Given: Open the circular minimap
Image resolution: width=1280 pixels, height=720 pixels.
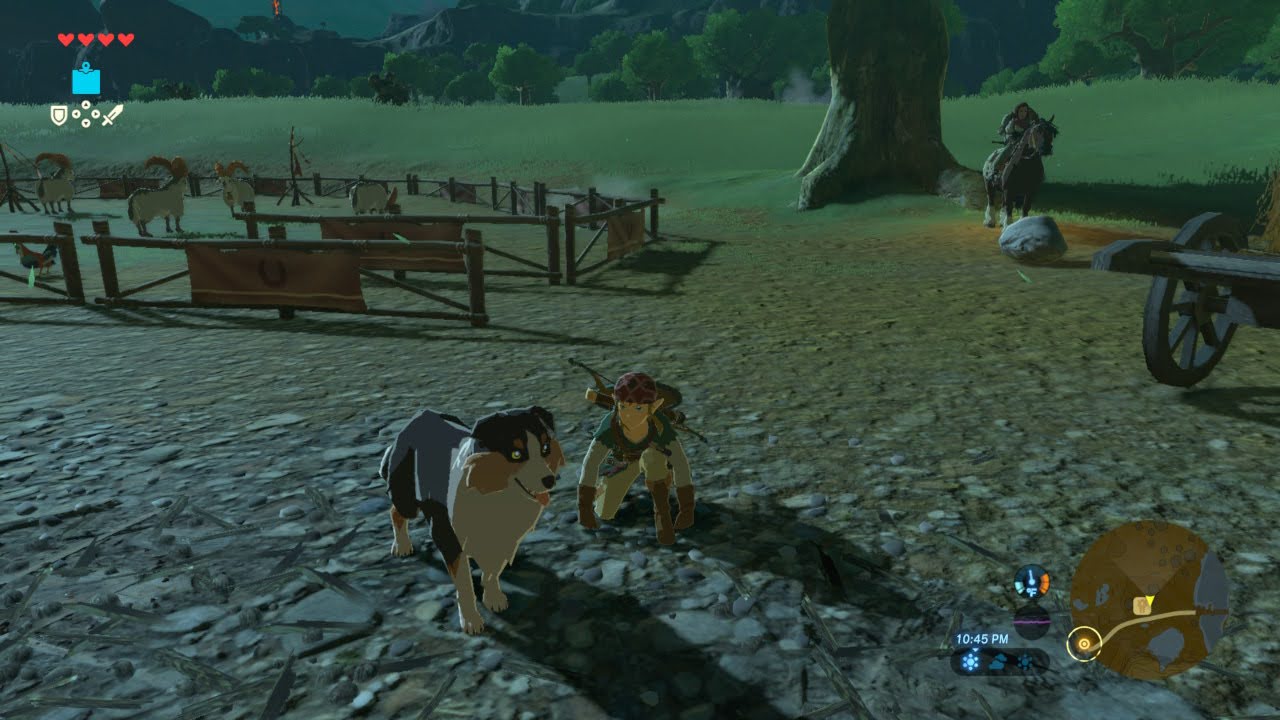Looking at the screenshot, I should click(1148, 600).
